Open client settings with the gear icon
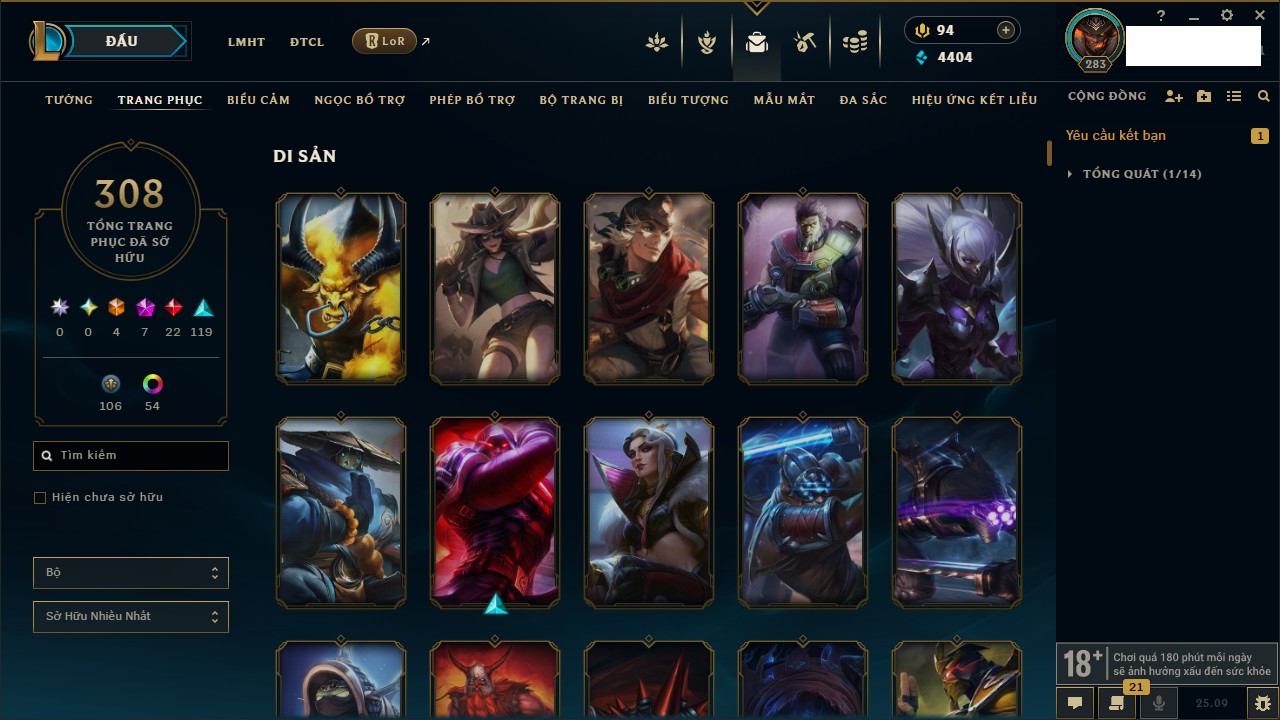 pos(1227,16)
